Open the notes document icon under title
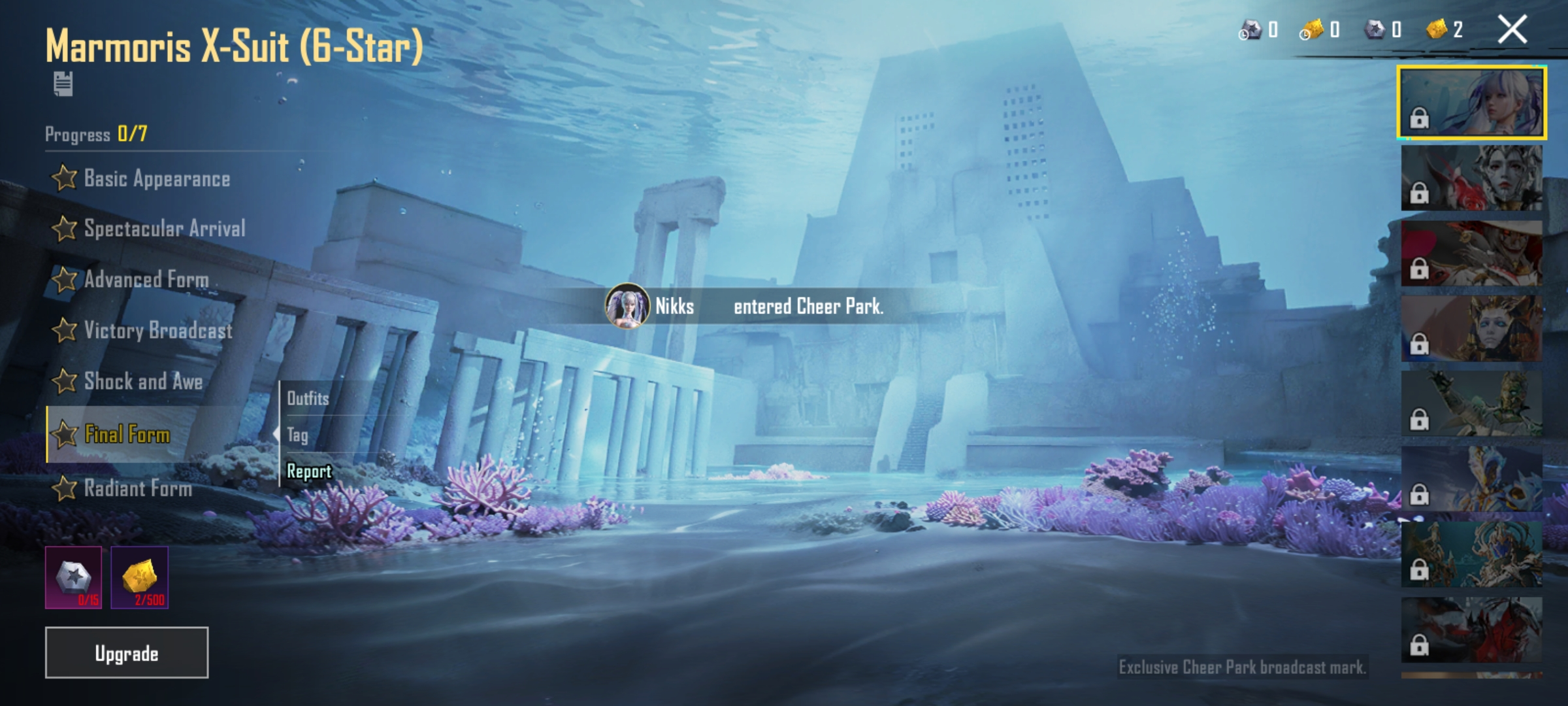The width and height of the screenshot is (1568, 706). (63, 84)
